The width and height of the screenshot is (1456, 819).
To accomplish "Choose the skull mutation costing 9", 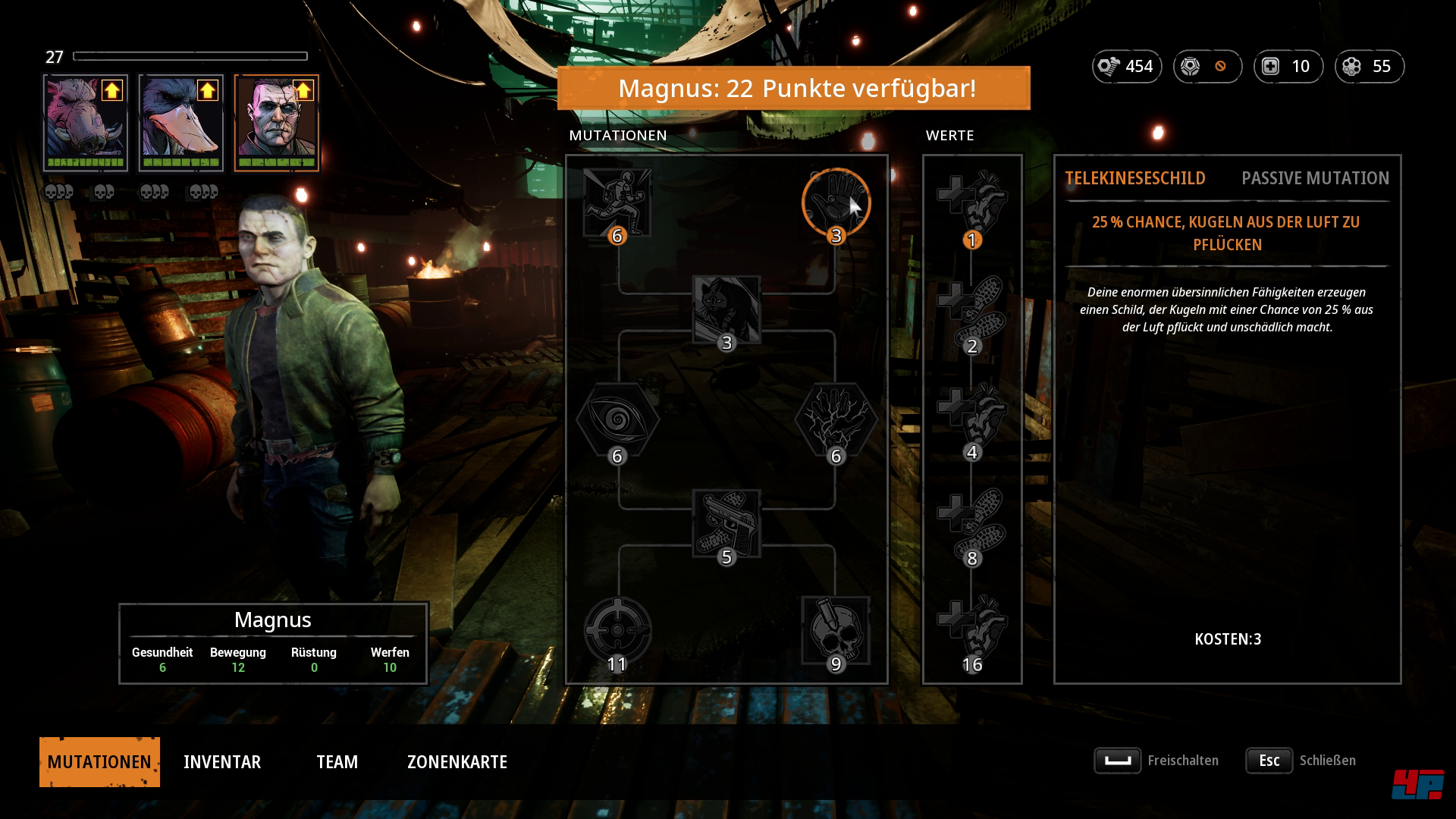I will 836,629.
